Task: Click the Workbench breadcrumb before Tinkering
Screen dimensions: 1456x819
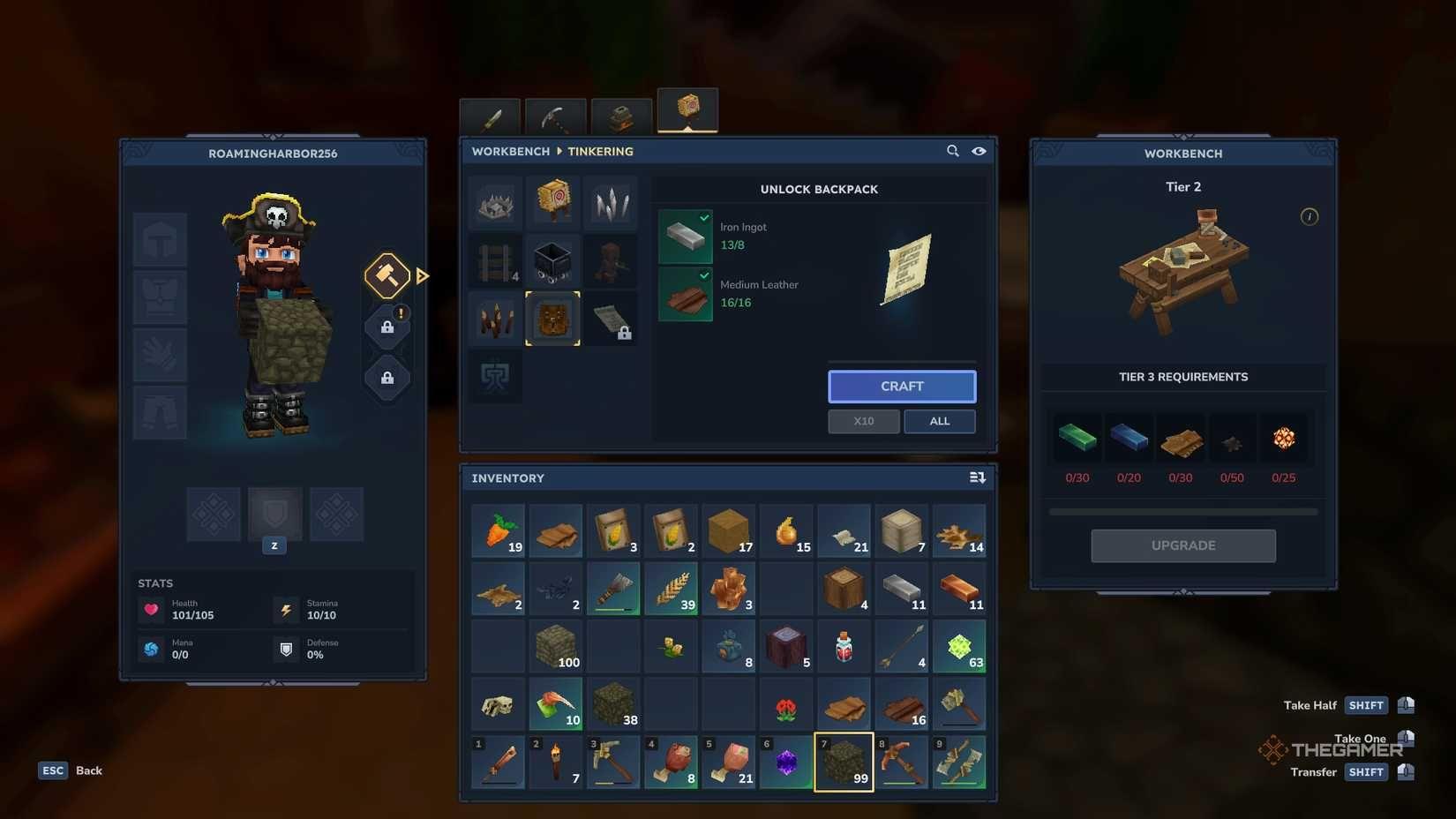Action: pos(510,151)
